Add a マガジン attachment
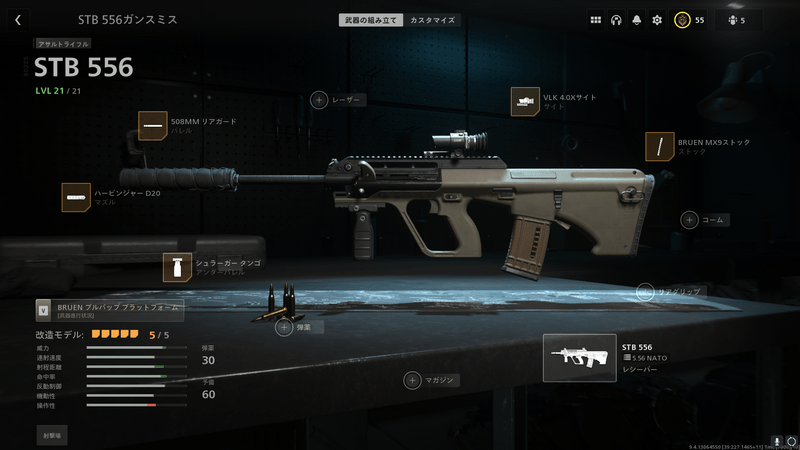800x450 pixels. tap(411, 379)
